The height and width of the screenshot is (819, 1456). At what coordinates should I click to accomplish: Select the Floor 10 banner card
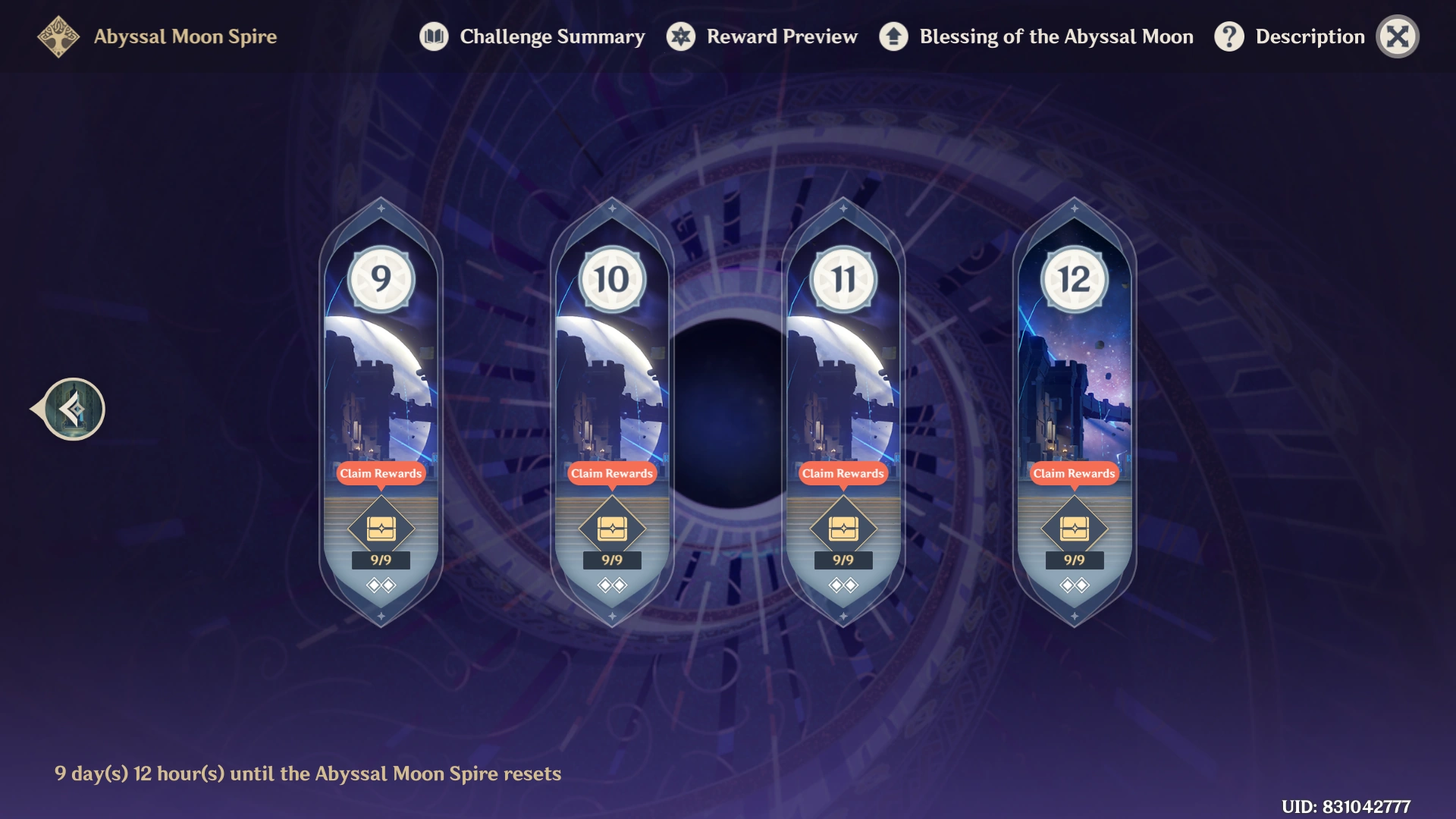(x=612, y=356)
